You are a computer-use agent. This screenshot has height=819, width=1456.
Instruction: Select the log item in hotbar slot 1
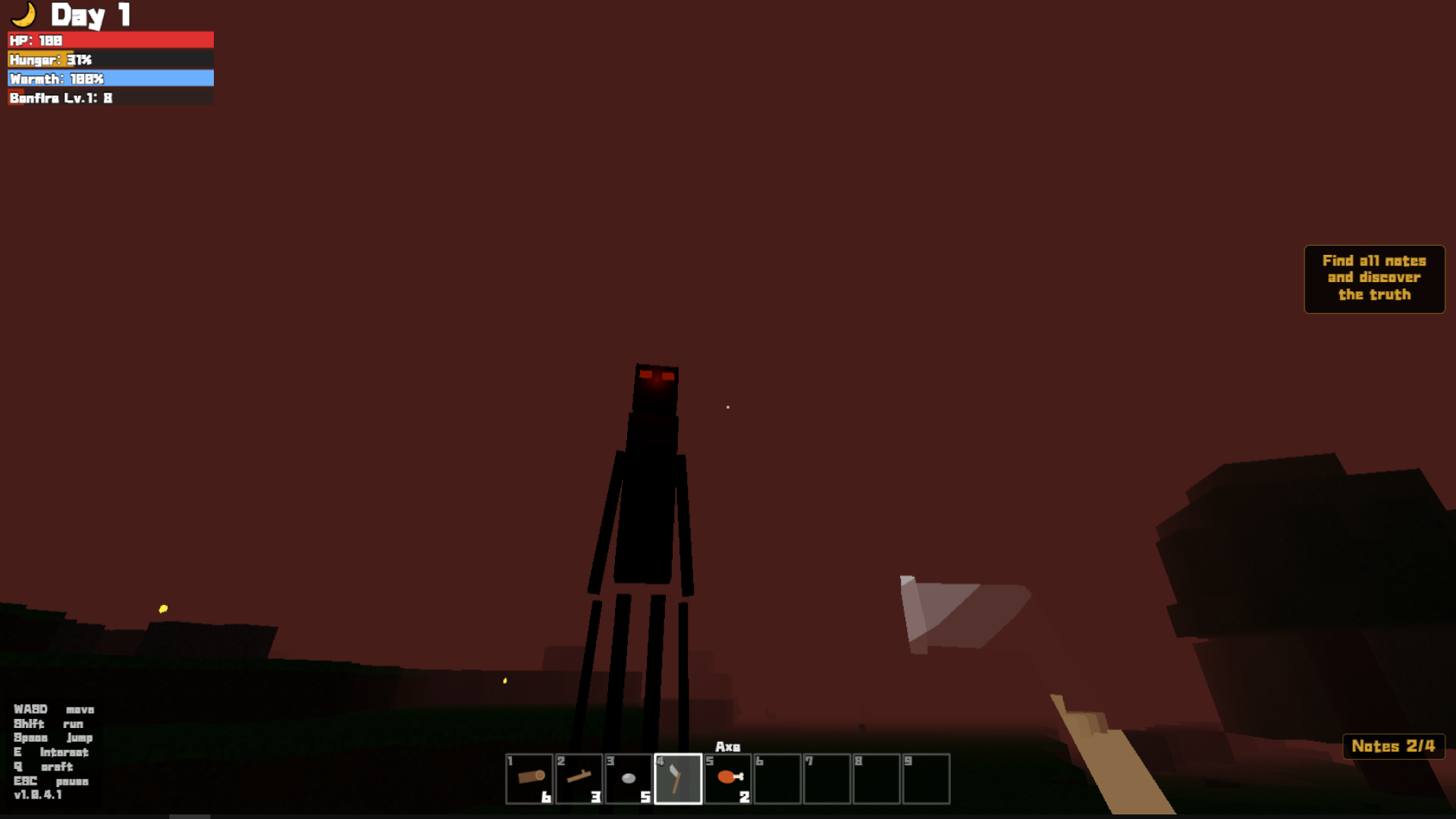coord(529,777)
